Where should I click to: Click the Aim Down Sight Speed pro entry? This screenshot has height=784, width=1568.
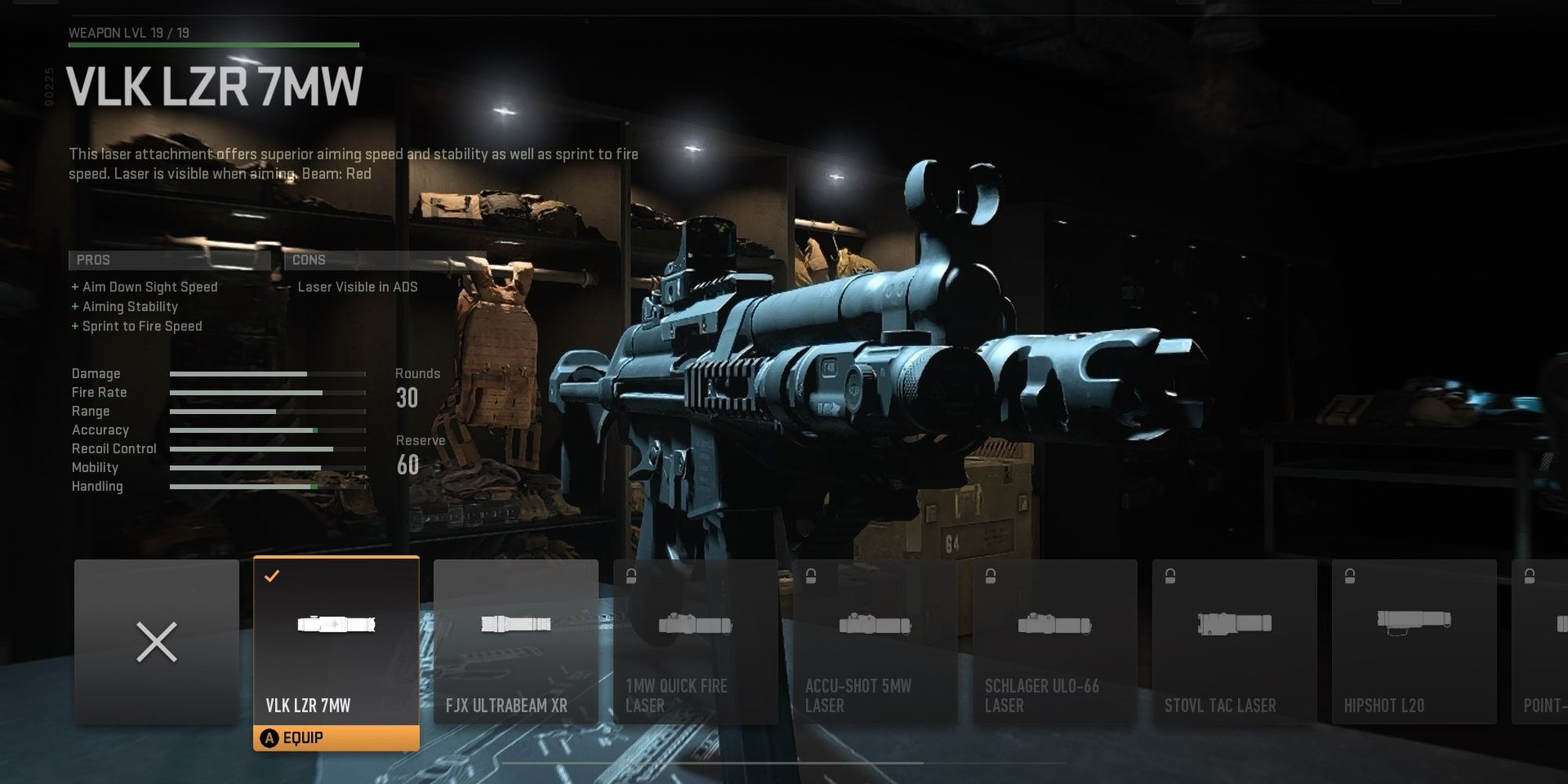149,287
